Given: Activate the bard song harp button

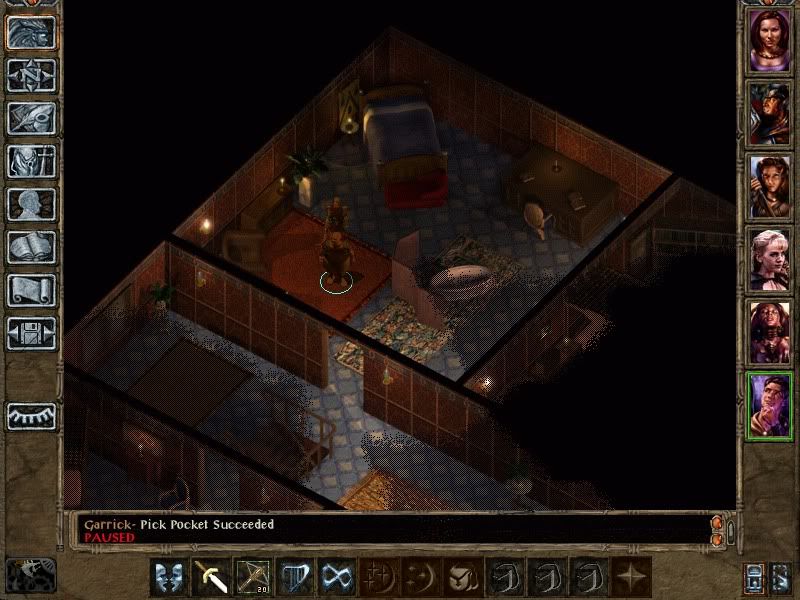Looking at the screenshot, I should 294,577.
